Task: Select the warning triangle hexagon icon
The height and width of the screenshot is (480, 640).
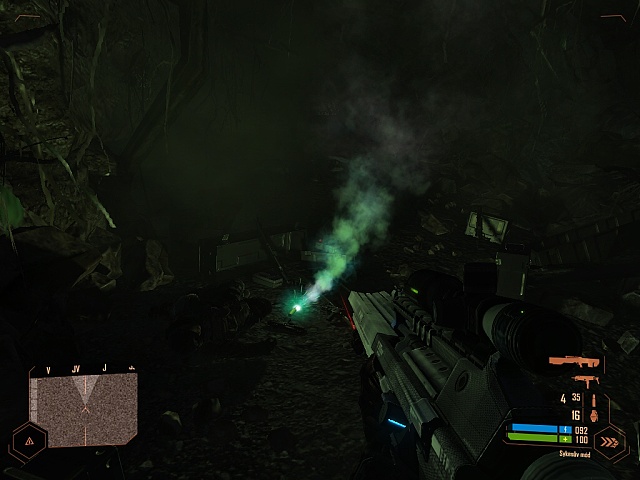Action: point(28,439)
